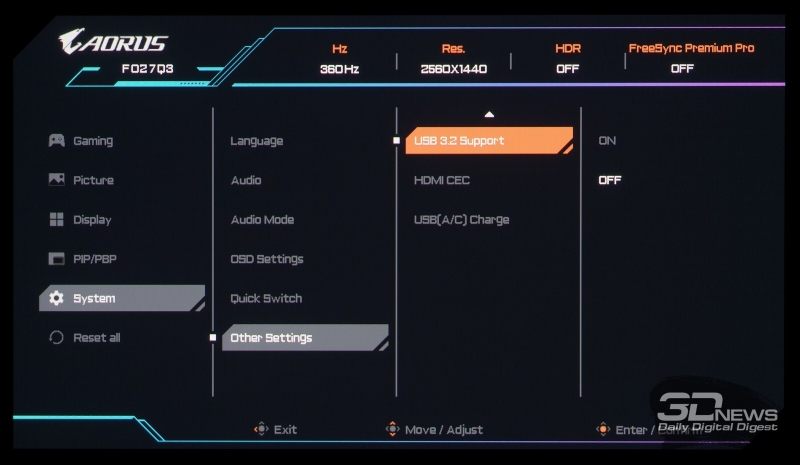Select Other Settings entry
The image size is (800, 465).
point(271,338)
